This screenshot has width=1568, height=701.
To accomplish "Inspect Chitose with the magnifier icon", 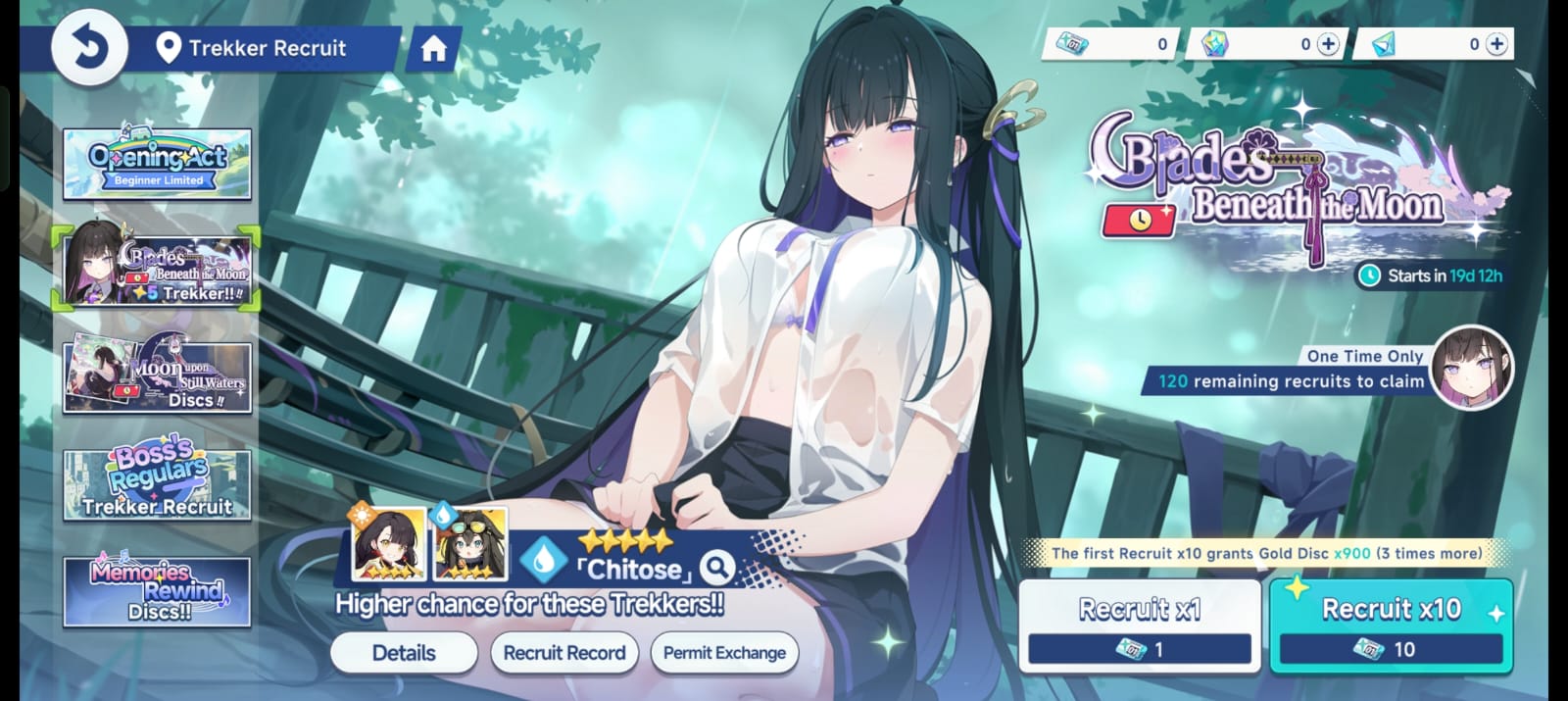I will (x=718, y=567).
